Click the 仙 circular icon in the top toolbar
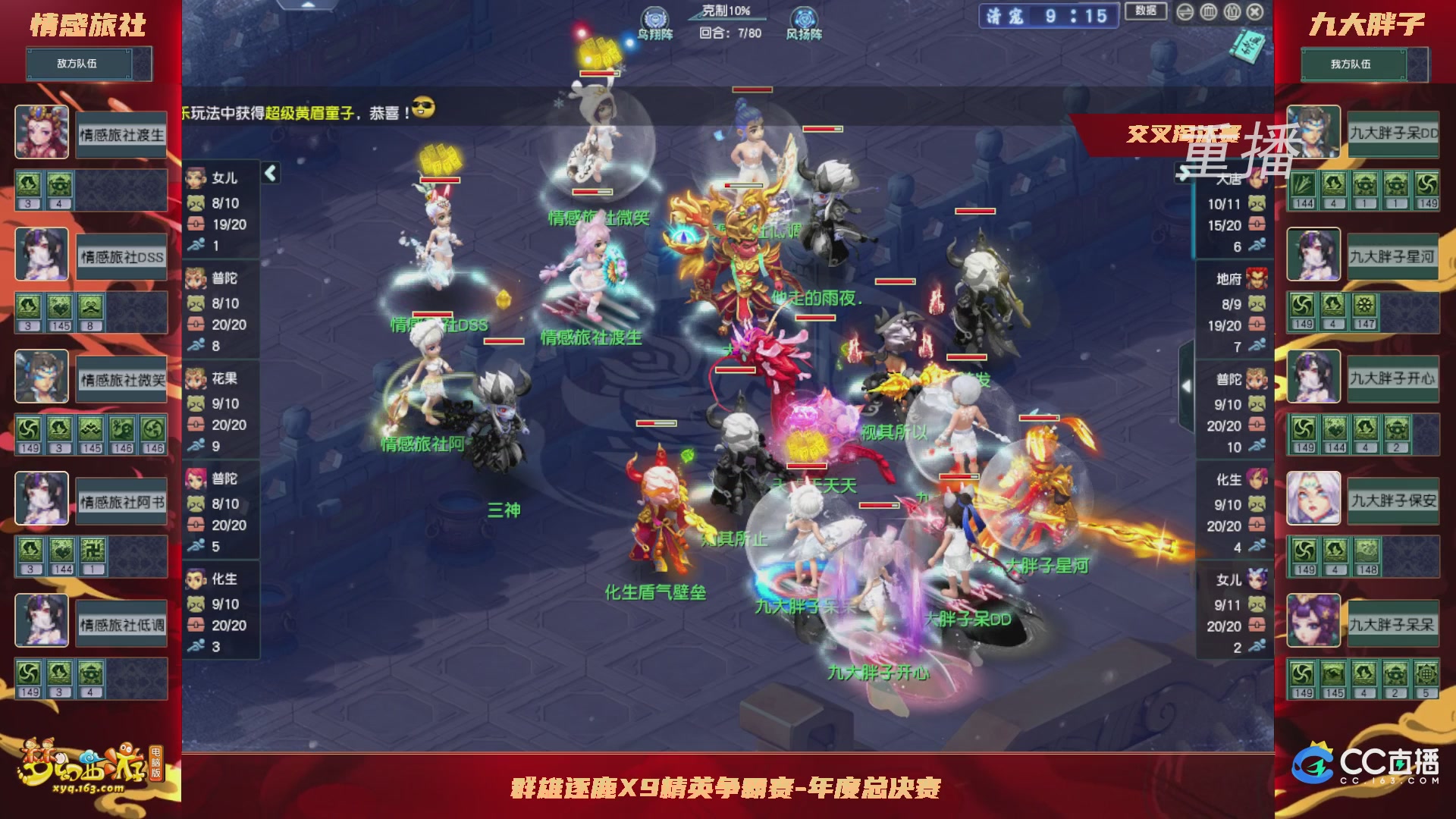This screenshot has width=1456, height=819. 1232,12
